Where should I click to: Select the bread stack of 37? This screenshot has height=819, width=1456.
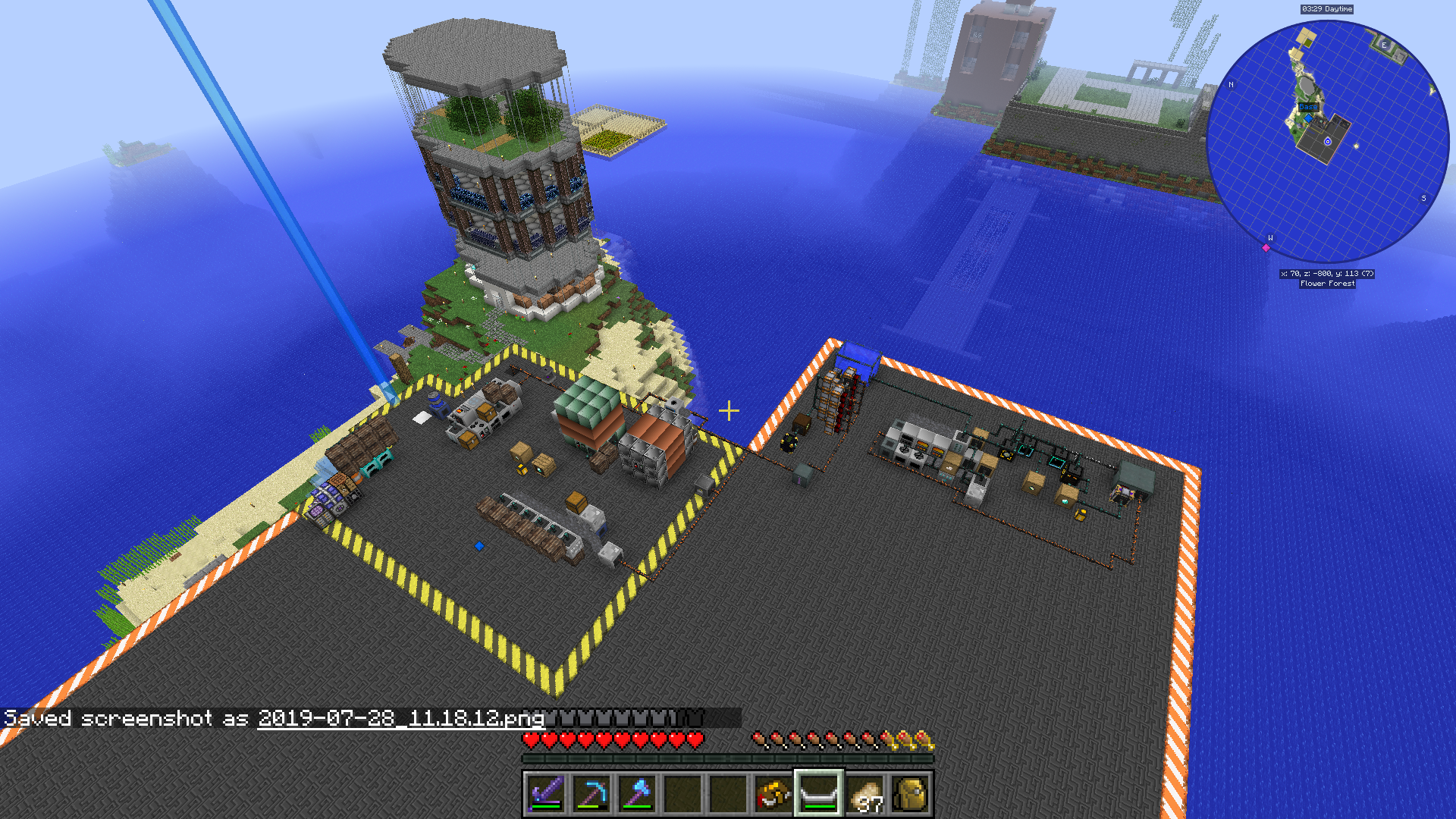click(x=865, y=794)
